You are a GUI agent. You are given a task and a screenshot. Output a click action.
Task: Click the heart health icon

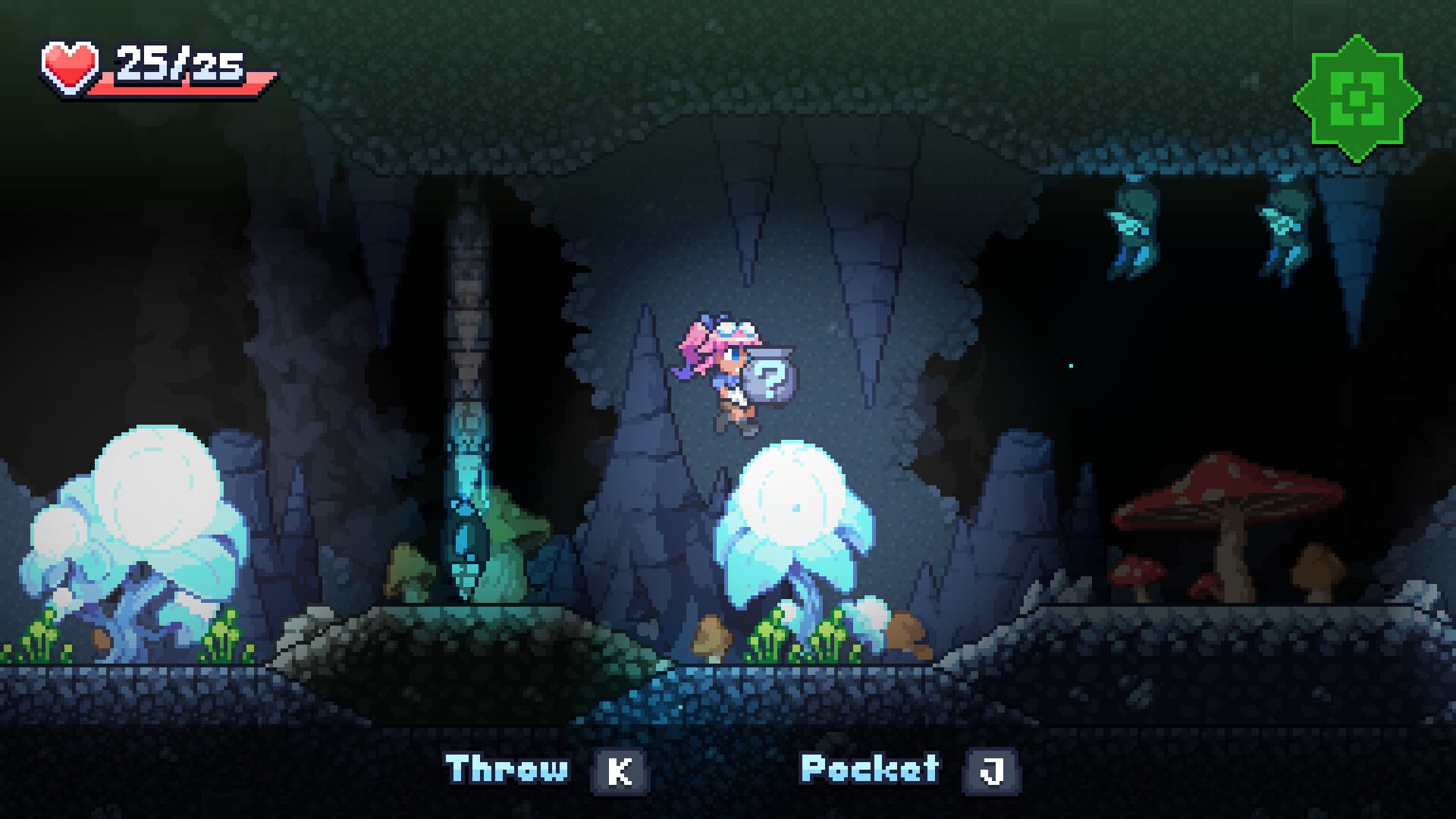click(68, 64)
